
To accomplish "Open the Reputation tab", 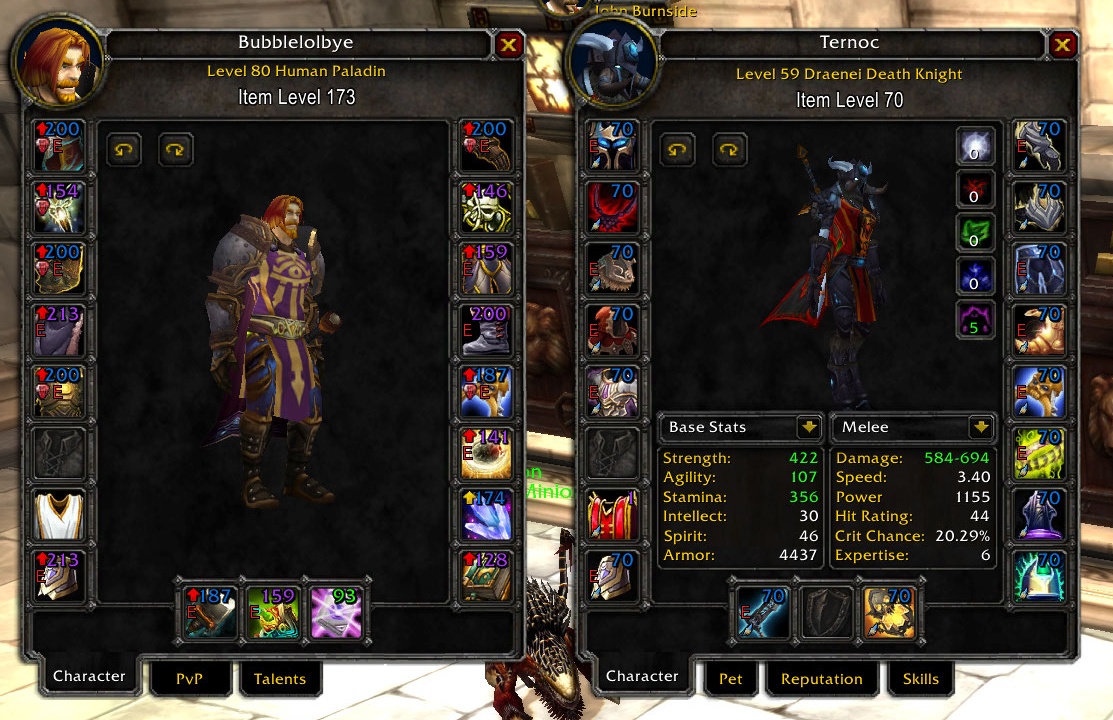I will point(821,679).
